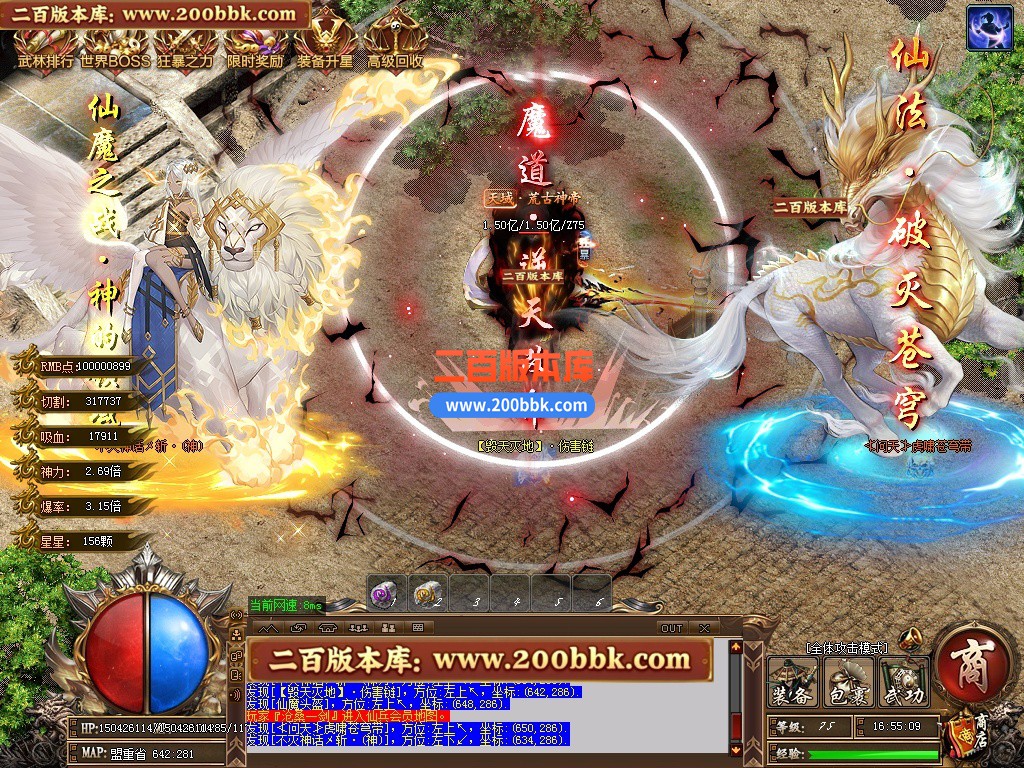Open the 武林排行 ranking menu
The image size is (1024, 768).
click(x=44, y=47)
